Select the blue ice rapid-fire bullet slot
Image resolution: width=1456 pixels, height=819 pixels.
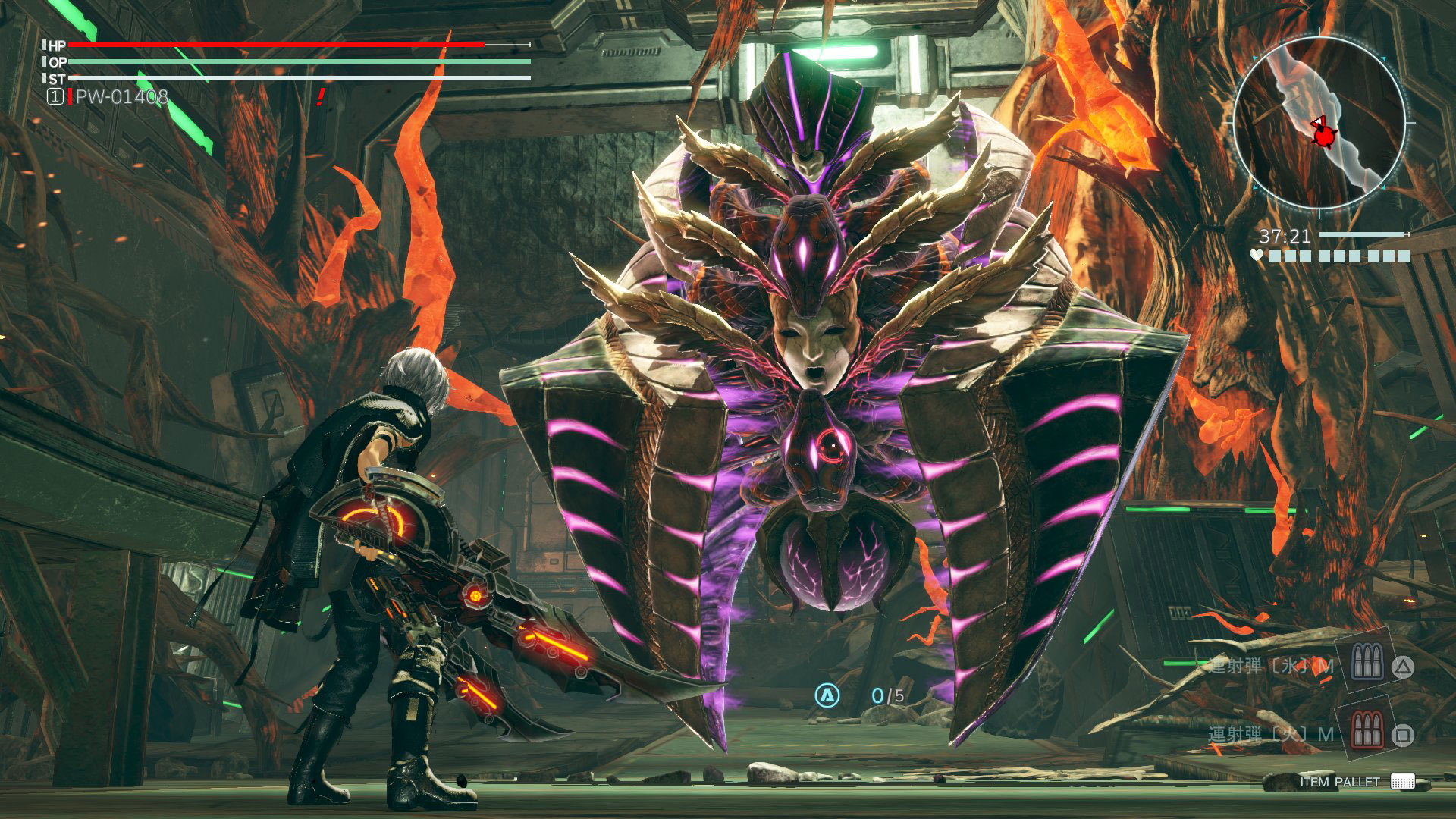click(1366, 665)
